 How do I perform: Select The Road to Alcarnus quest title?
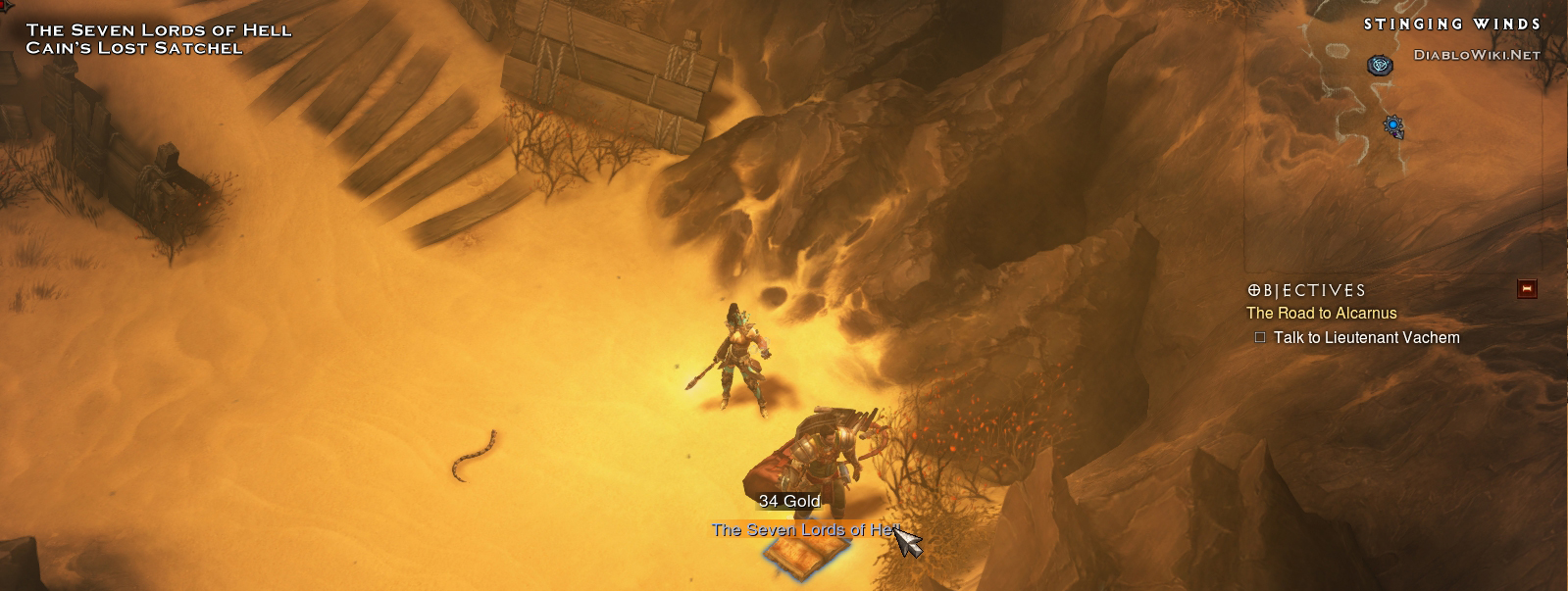pos(1321,314)
